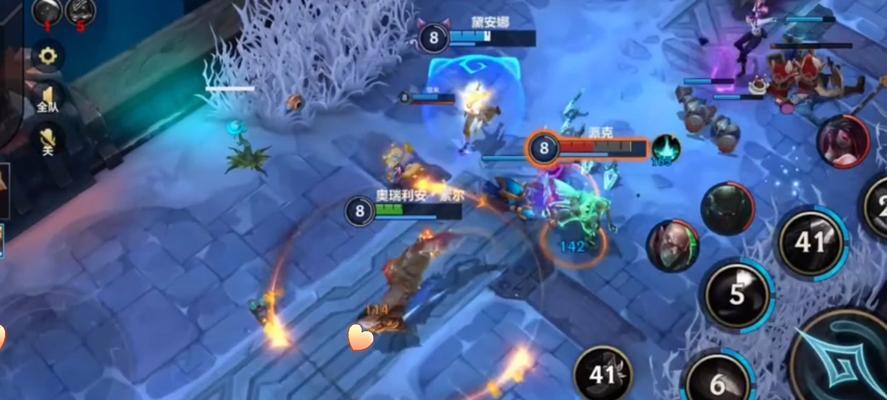Target the red-haired enemy champion portrait
The height and width of the screenshot is (400, 887).
pos(842,142)
